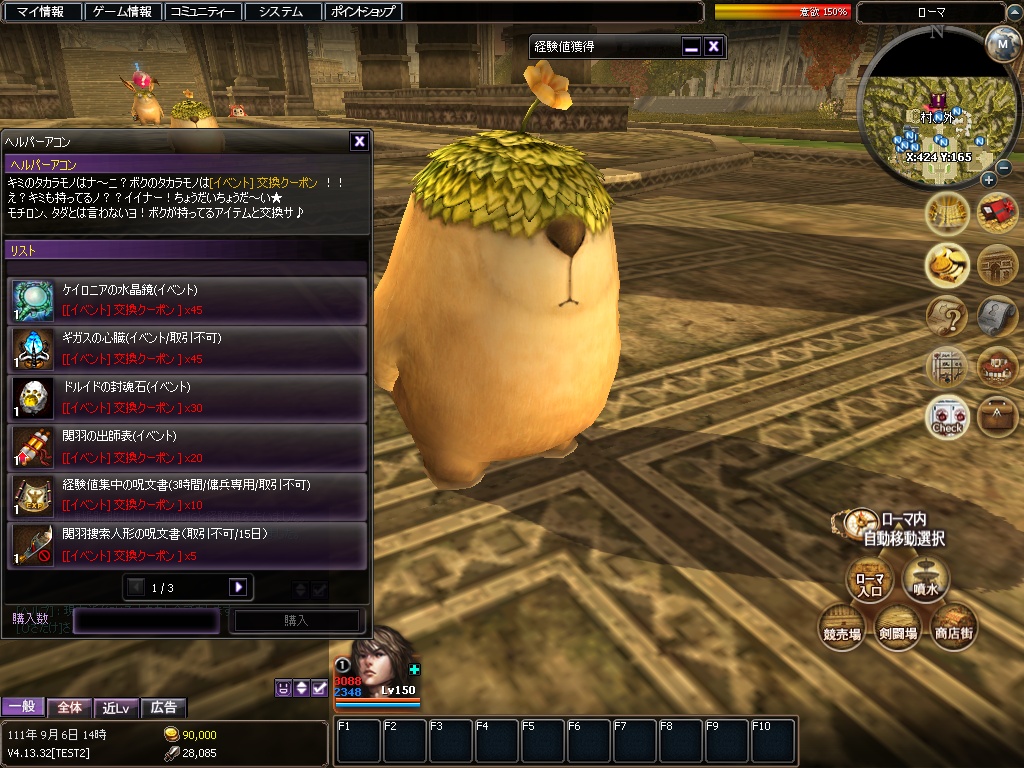1024x768 pixels.
Task: Focus the 購入数 quantity field
Action: [x=146, y=620]
